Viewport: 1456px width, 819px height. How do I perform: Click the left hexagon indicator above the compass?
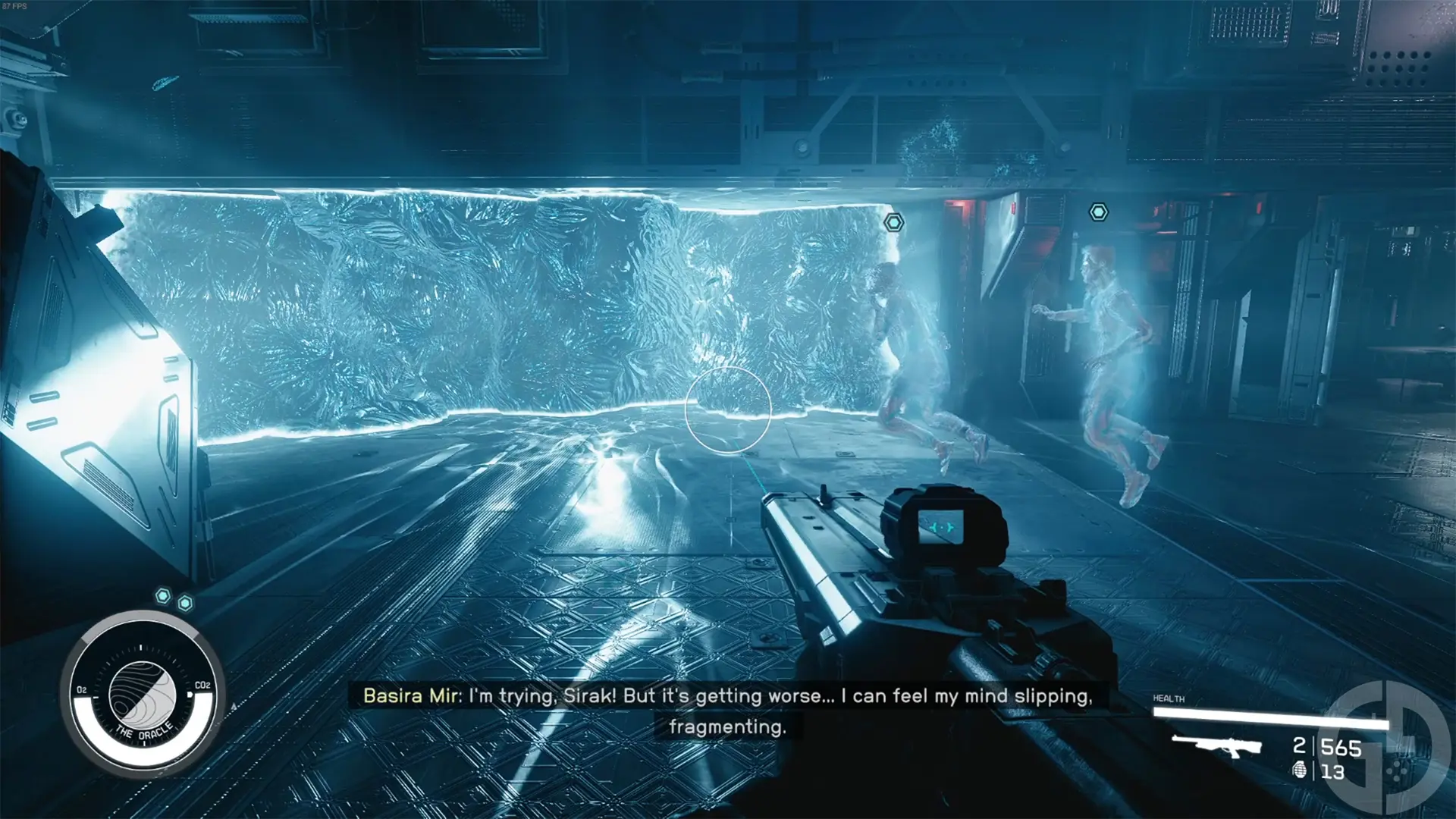163,597
